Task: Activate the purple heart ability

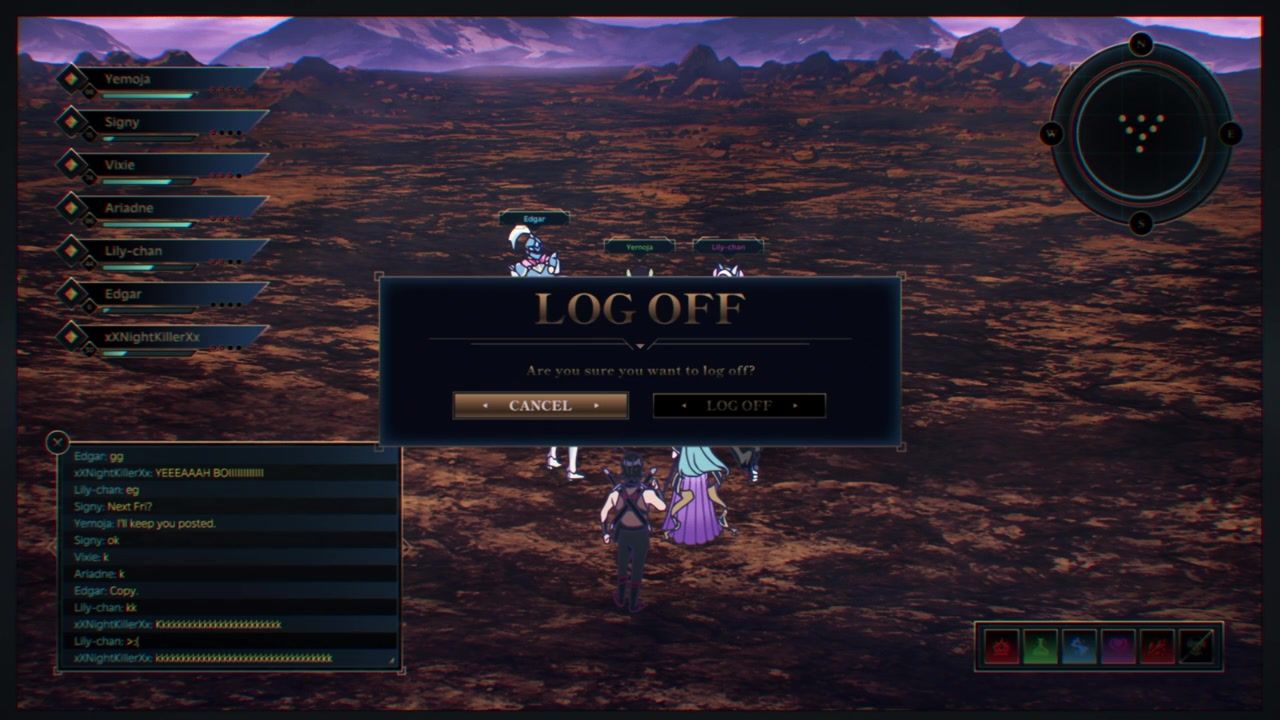Action: (1119, 647)
